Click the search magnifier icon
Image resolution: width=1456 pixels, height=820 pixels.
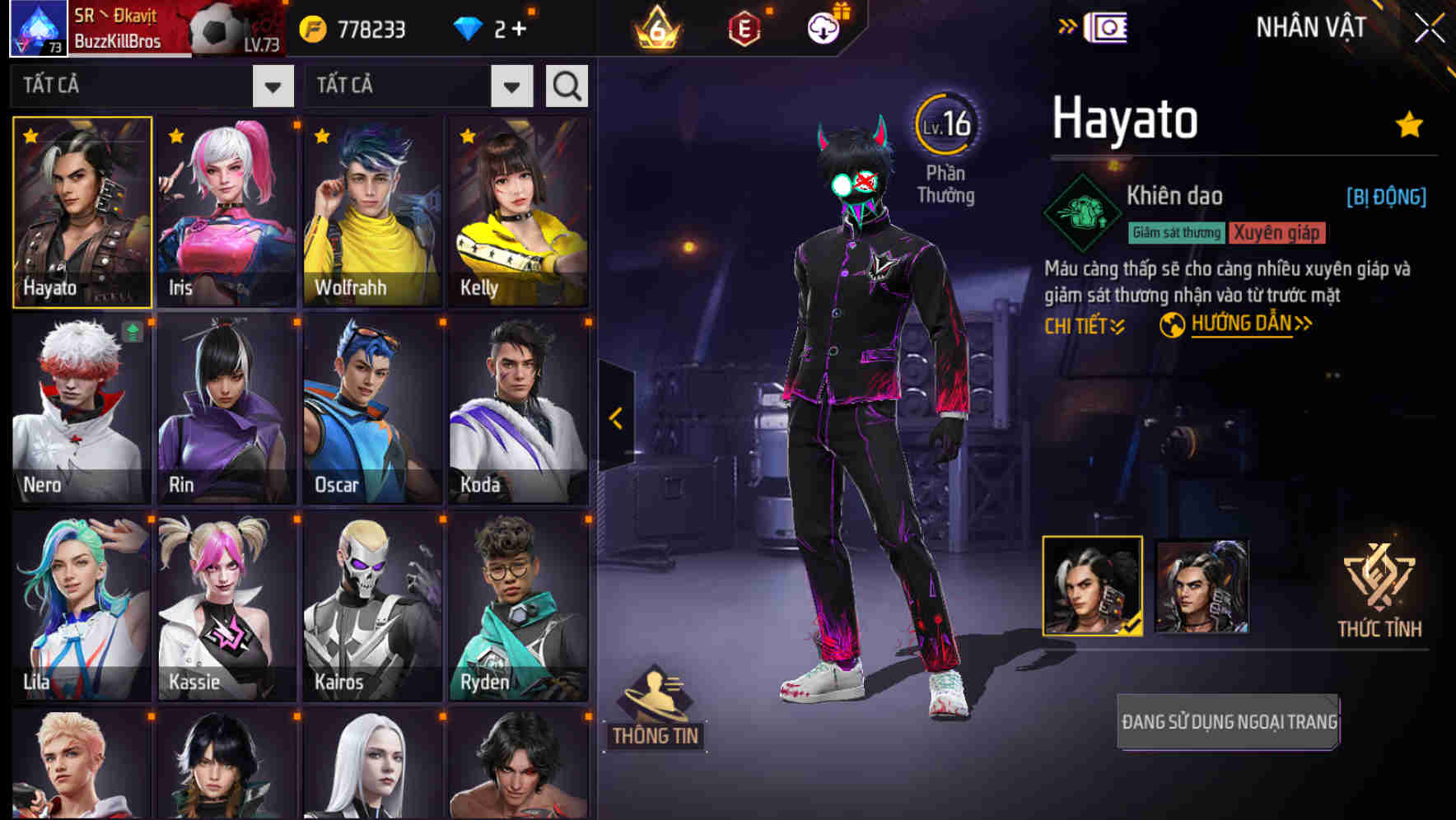pyautogui.click(x=565, y=85)
